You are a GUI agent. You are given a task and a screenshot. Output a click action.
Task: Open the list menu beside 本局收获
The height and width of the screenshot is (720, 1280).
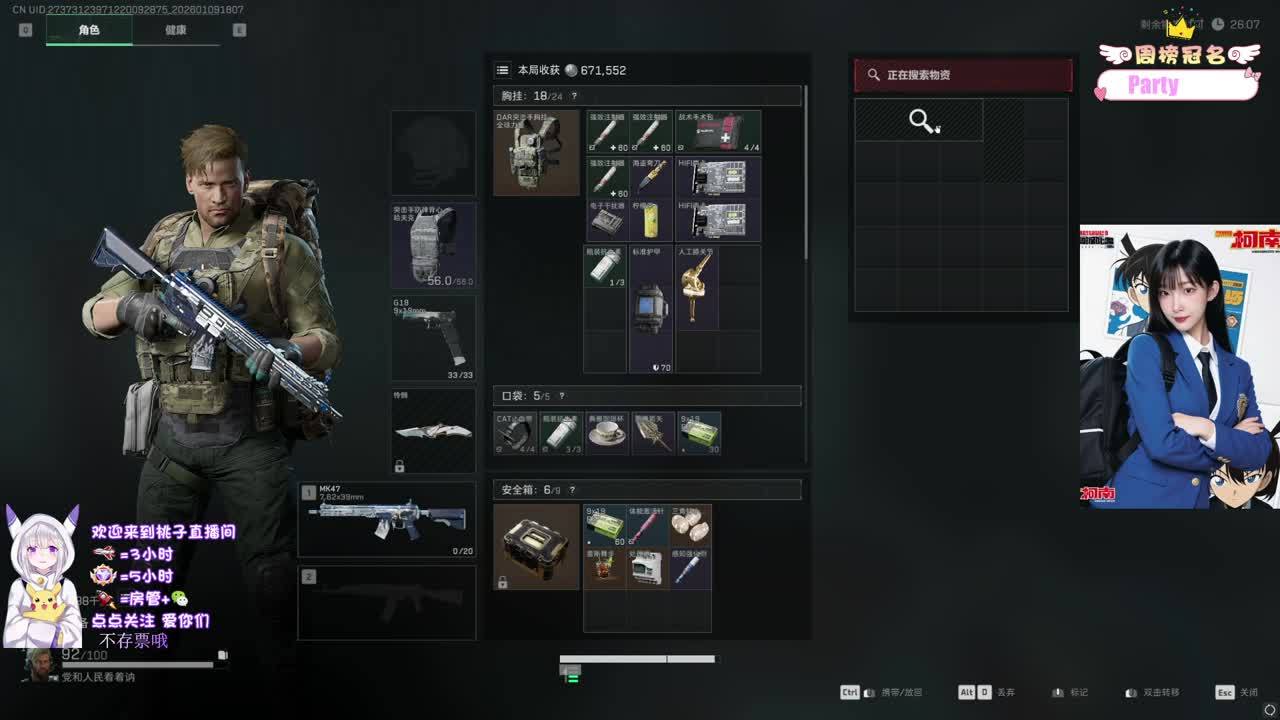(x=503, y=70)
